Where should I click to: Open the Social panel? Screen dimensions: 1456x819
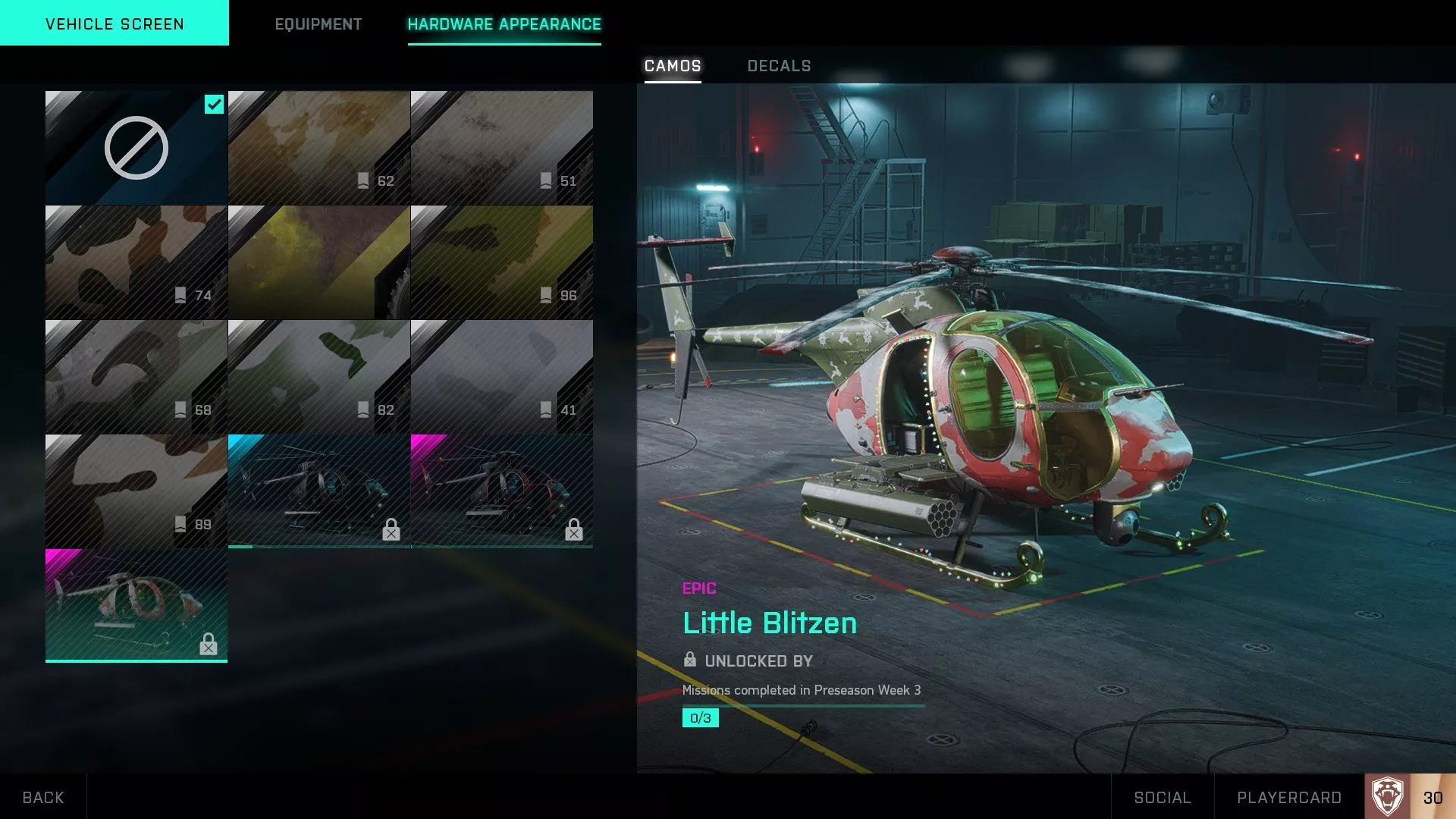click(x=1163, y=797)
